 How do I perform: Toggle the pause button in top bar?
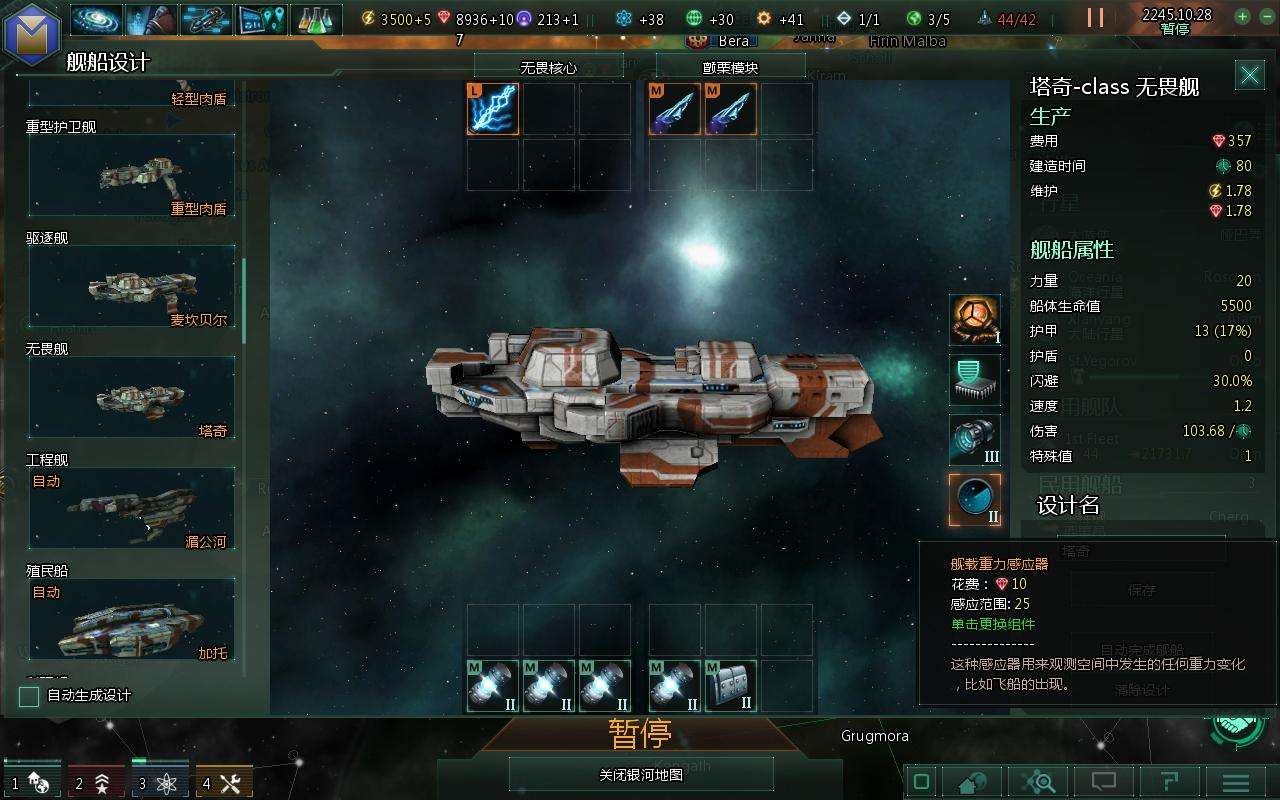pyautogui.click(x=1096, y=18)
